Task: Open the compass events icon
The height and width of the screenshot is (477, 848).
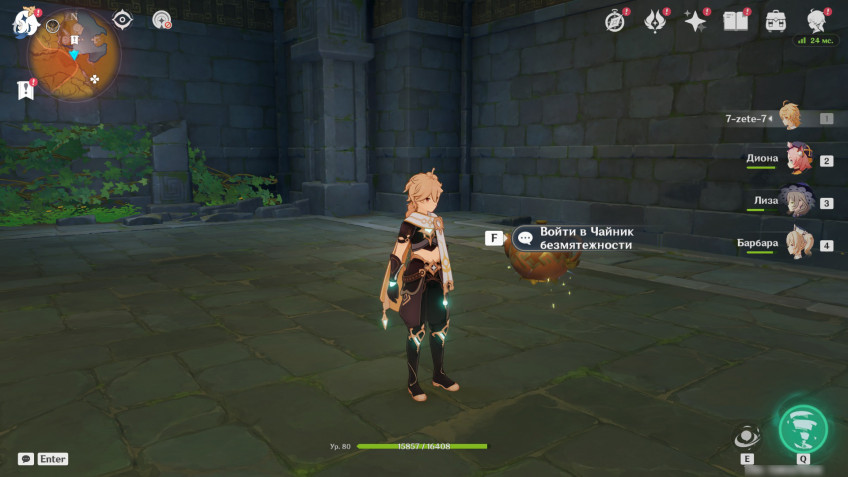Action: (x=615, y=21)
